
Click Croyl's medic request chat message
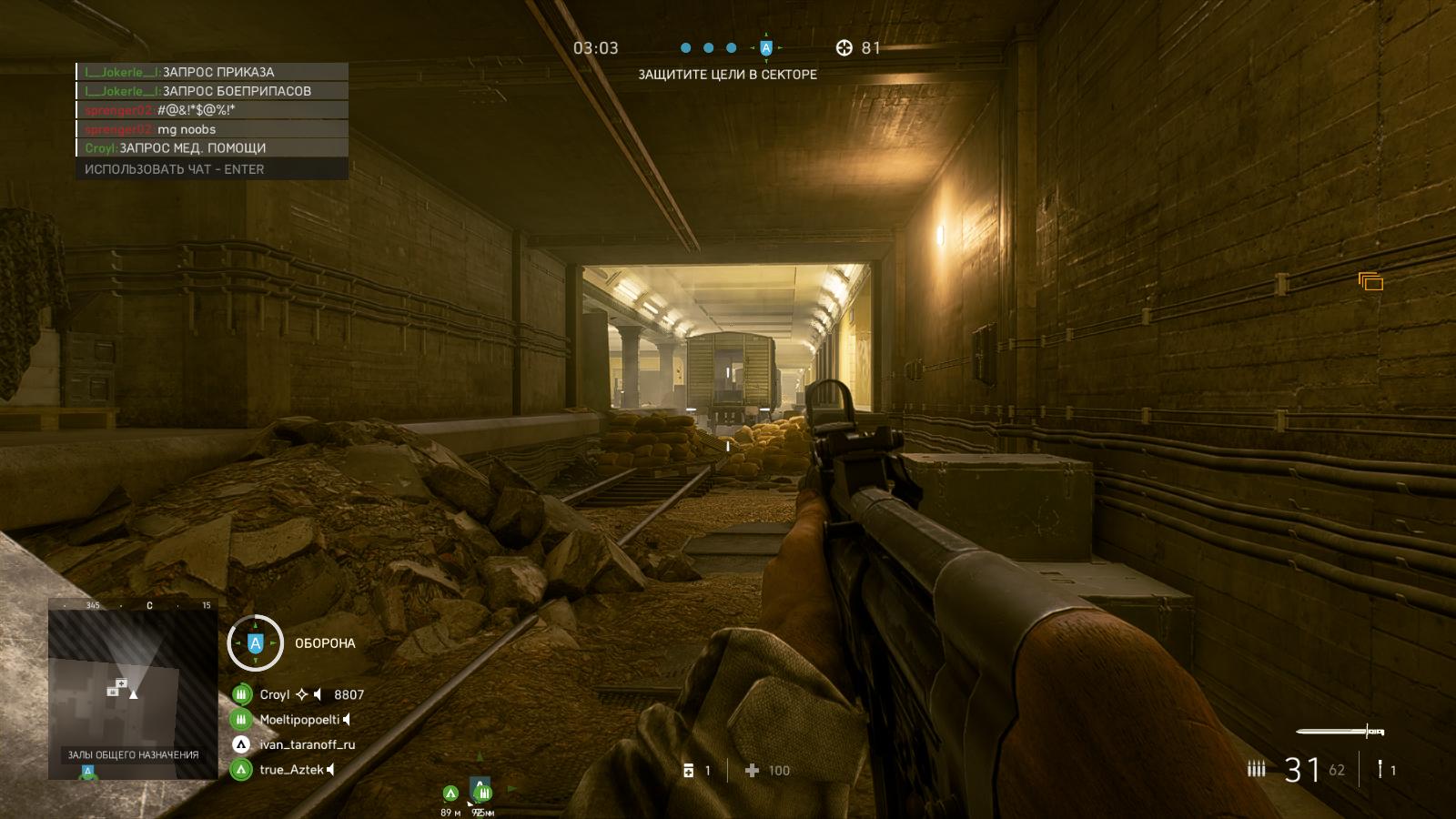(x=211, y=148)
